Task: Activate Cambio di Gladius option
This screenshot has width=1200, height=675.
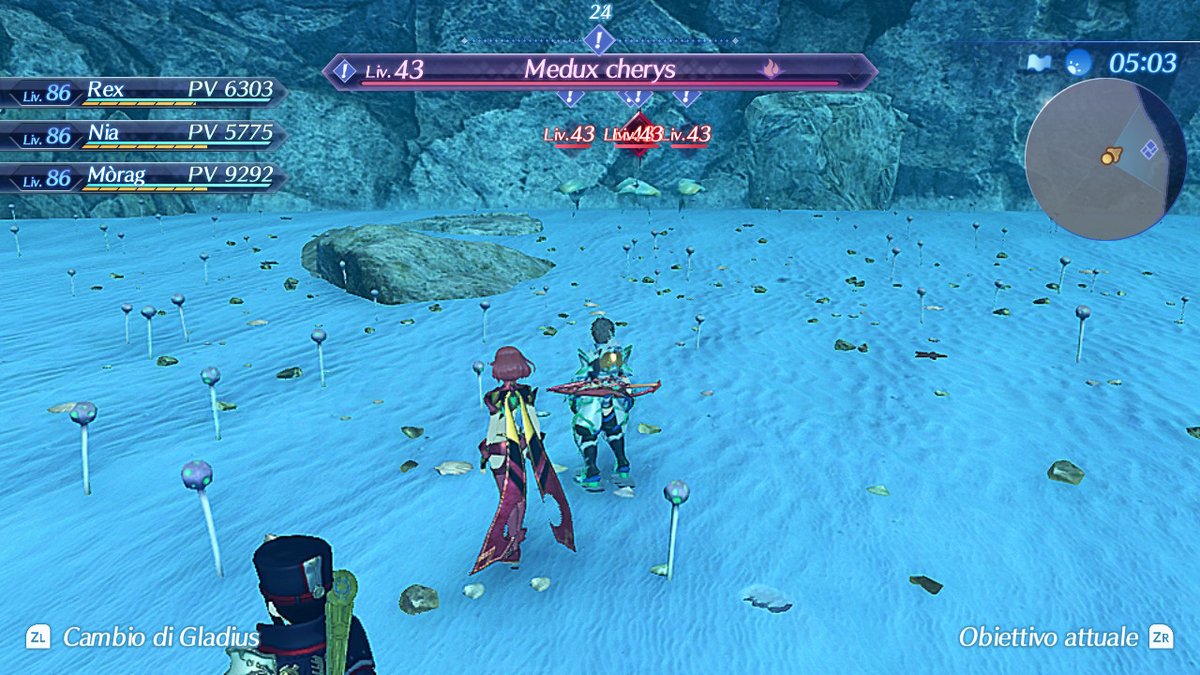Action: (x=145, y=637)
